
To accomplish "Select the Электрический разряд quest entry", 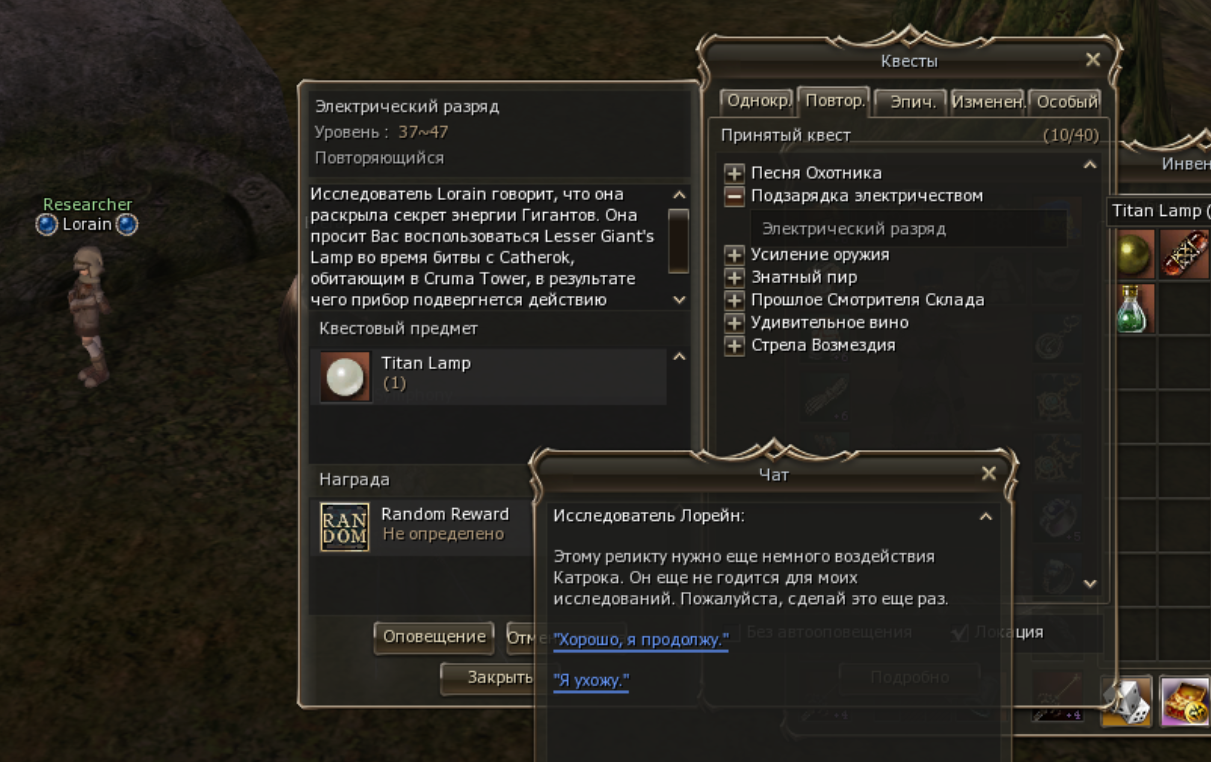I will coord(853,229).
